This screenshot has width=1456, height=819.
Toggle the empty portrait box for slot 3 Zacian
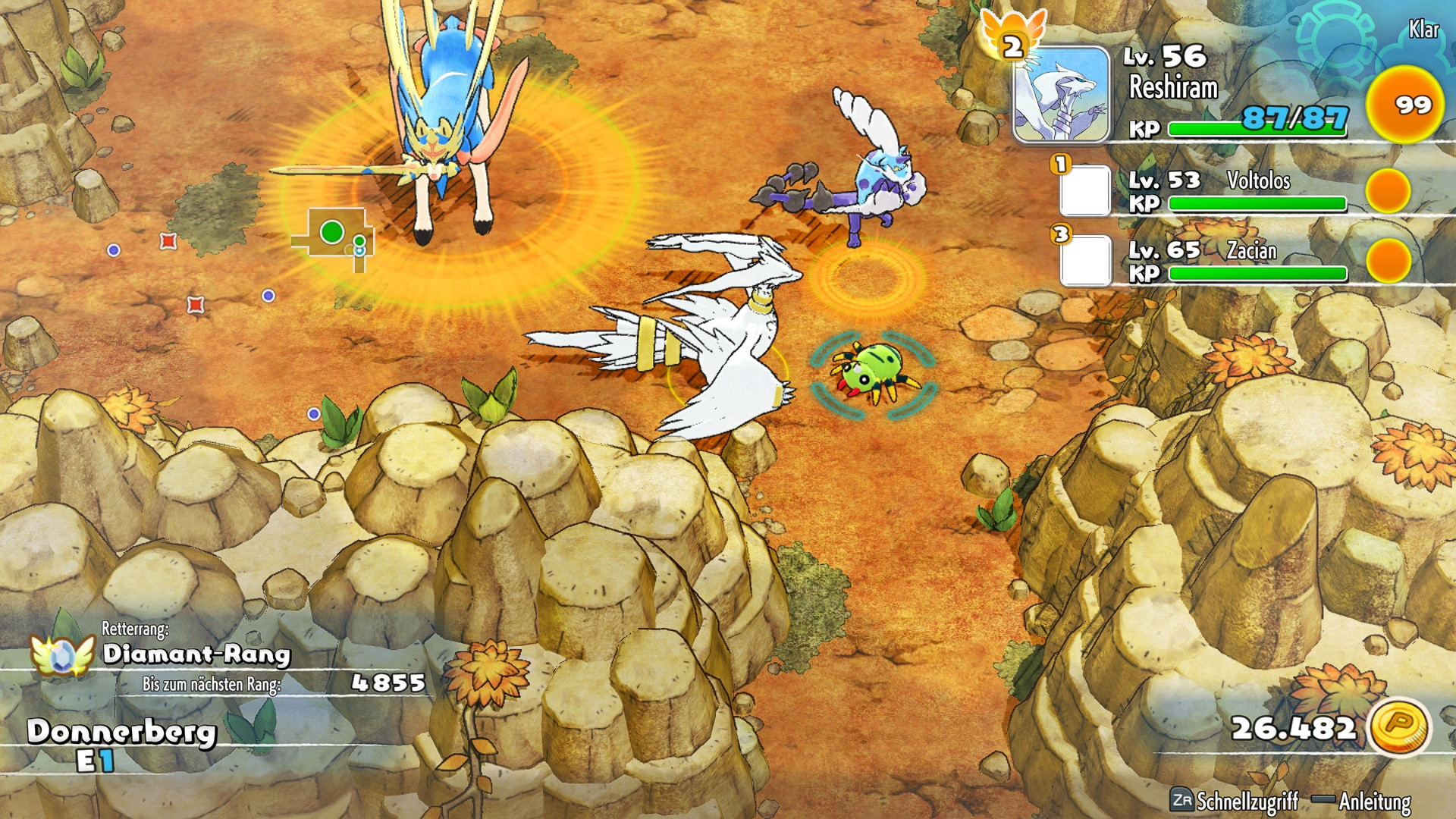[1087, 258]
